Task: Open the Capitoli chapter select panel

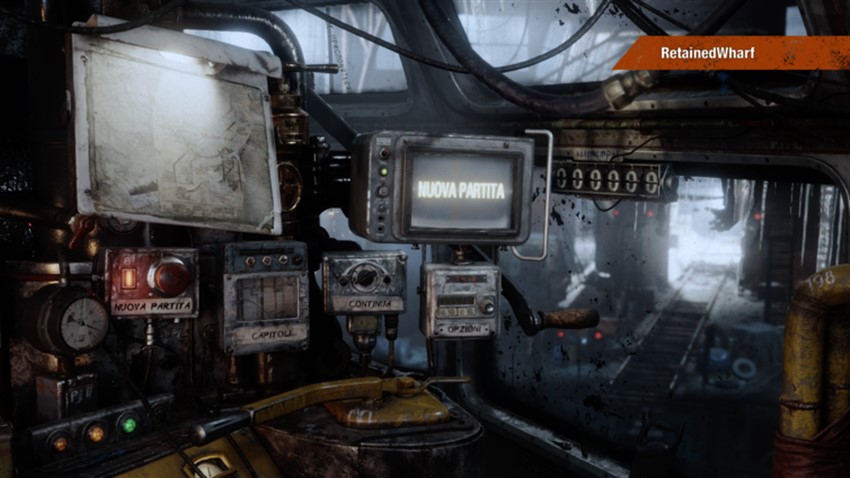Action: click(x=265, y=297)
